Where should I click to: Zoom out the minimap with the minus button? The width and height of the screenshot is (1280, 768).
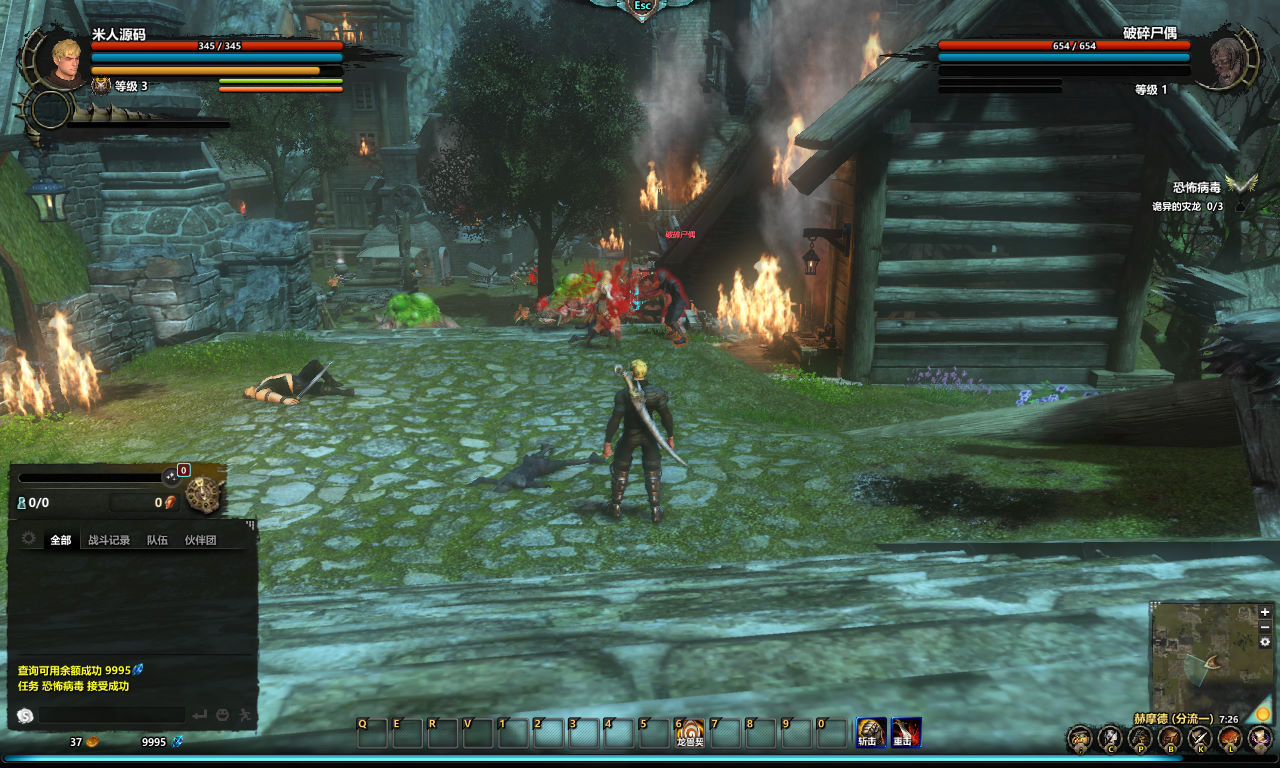point(1265,627)
